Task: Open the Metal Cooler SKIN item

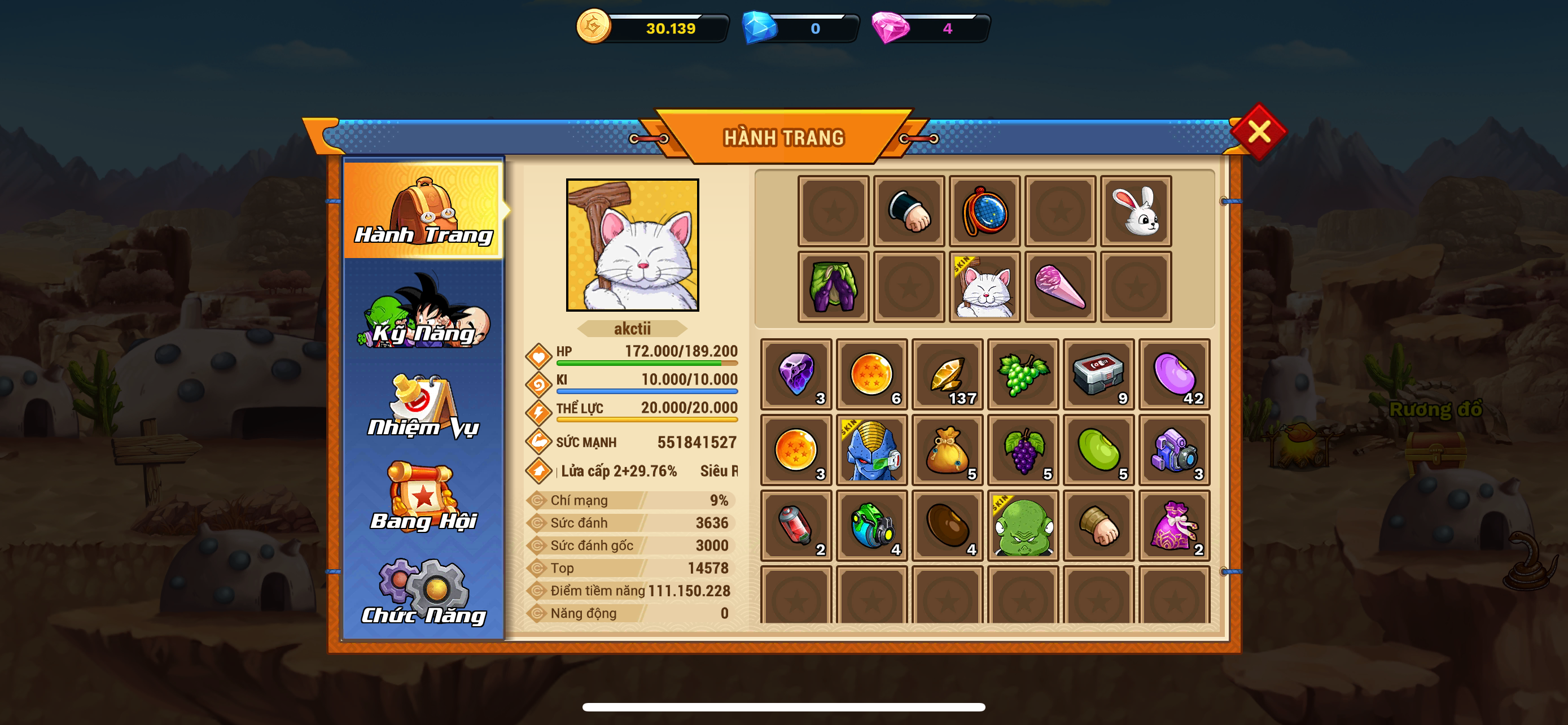Action: click(x=871, y=451)
